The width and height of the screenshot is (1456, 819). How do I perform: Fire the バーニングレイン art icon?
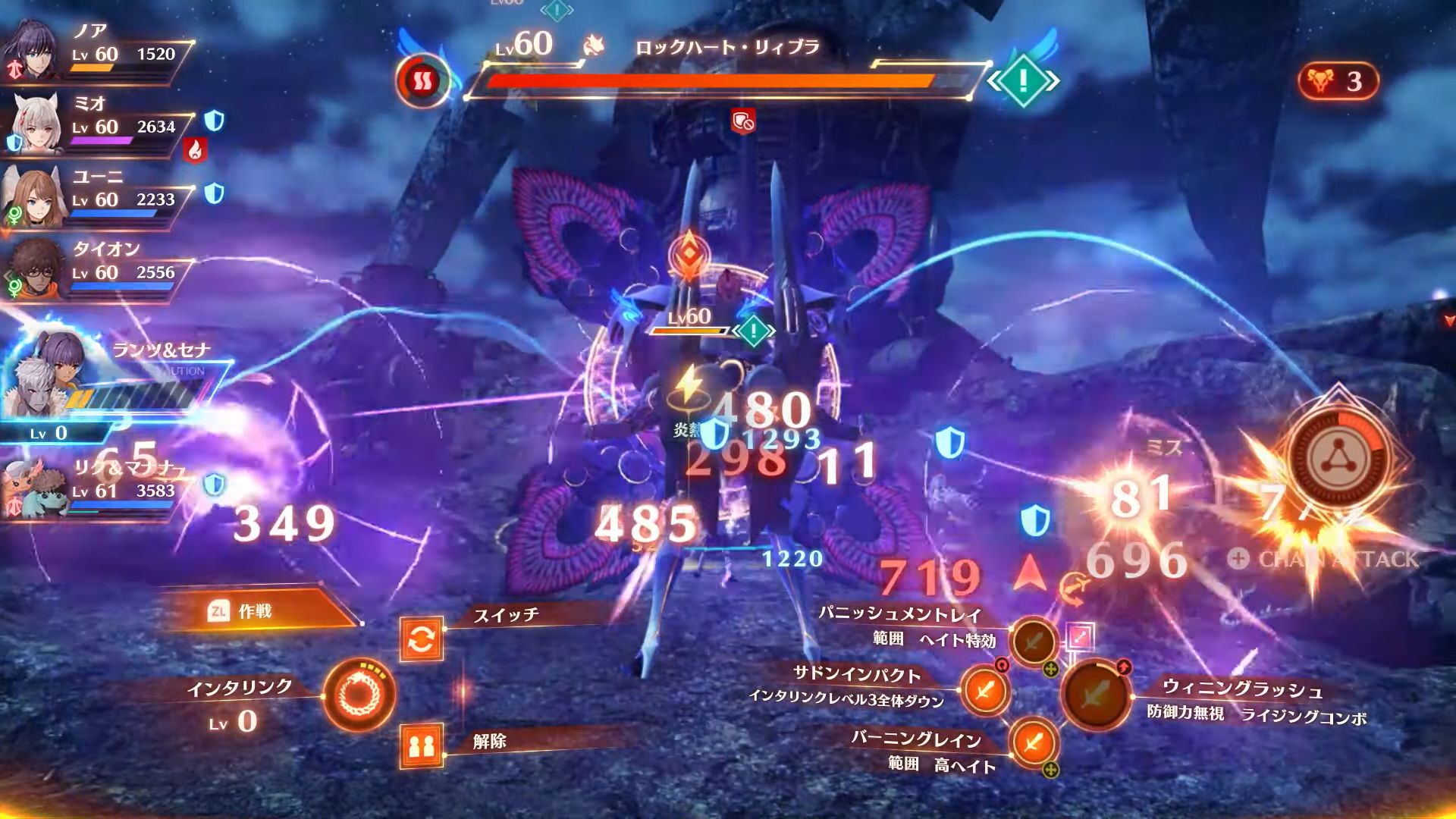tap(1034, 742)
